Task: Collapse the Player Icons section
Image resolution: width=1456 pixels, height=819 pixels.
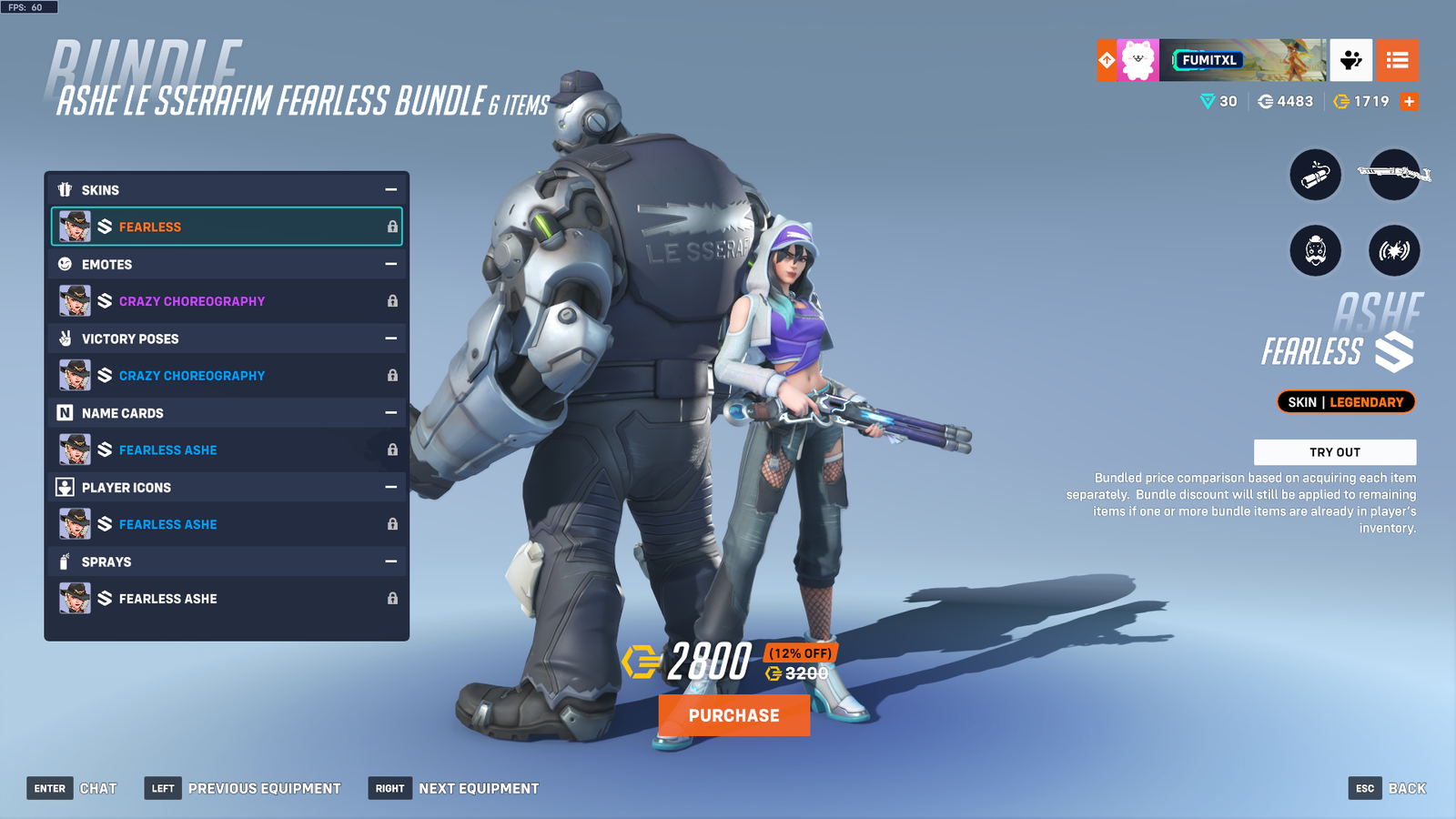Action: click(x=392, y=487)
